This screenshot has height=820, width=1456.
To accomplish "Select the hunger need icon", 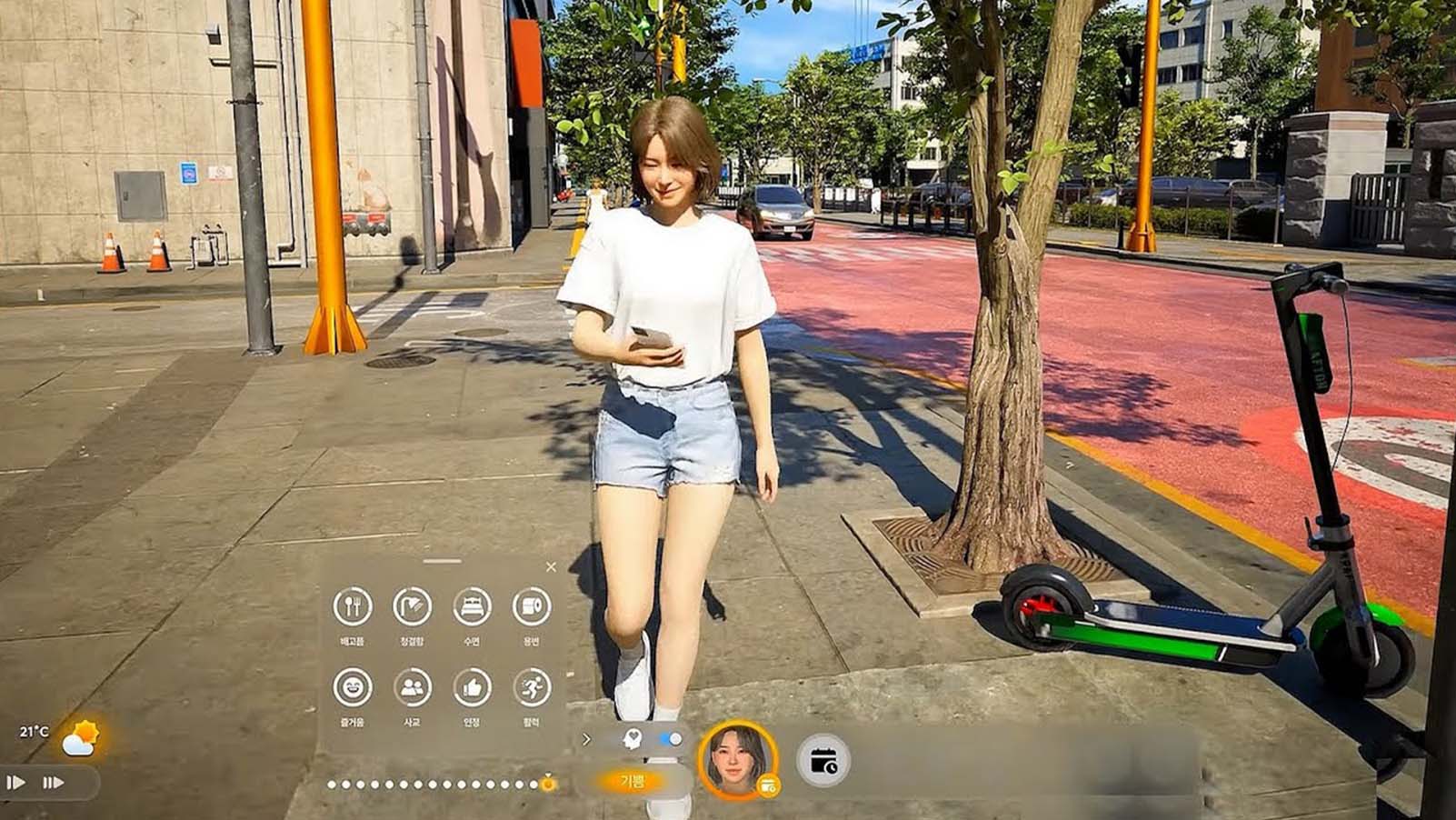I will 353,606.
